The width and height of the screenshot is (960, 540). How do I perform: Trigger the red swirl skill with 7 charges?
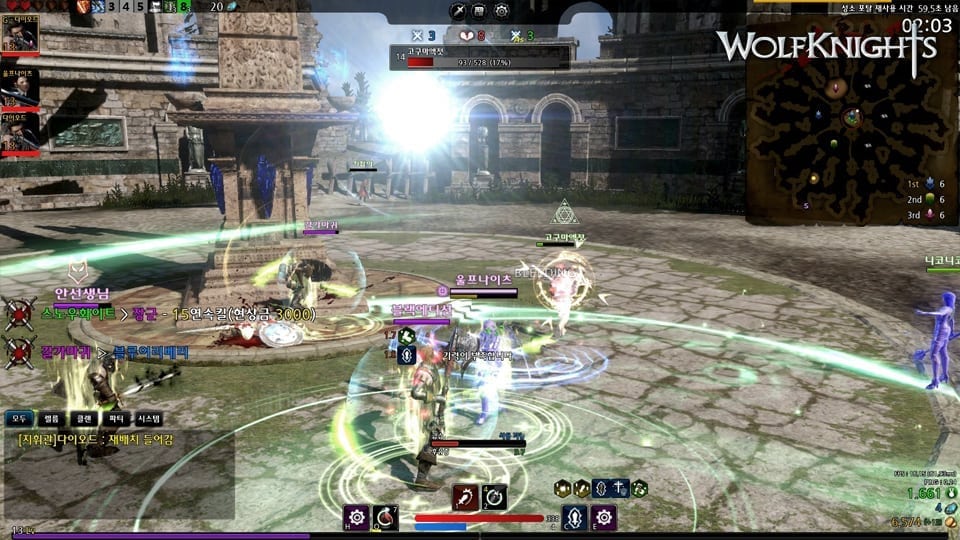pos(386,517)
